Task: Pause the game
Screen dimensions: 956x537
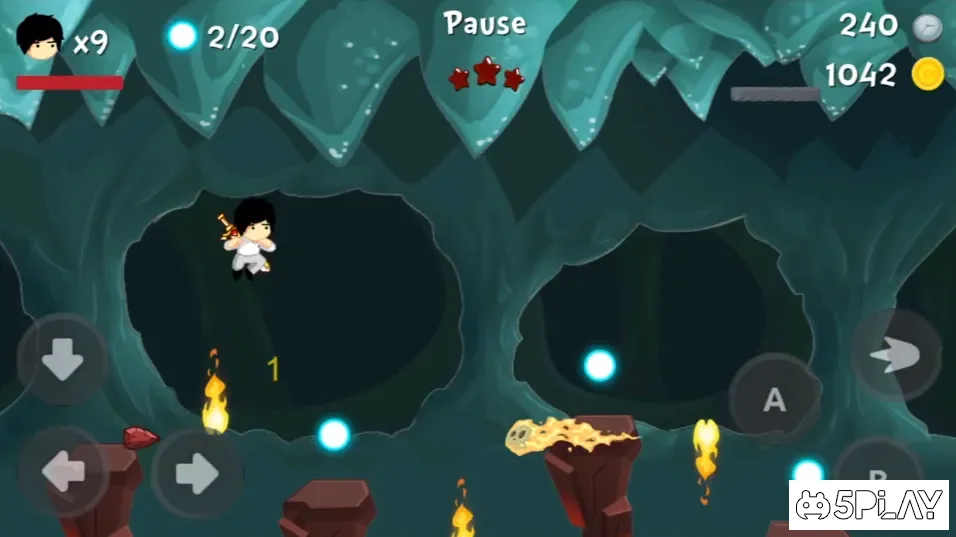Action: (x=485, y=24)
